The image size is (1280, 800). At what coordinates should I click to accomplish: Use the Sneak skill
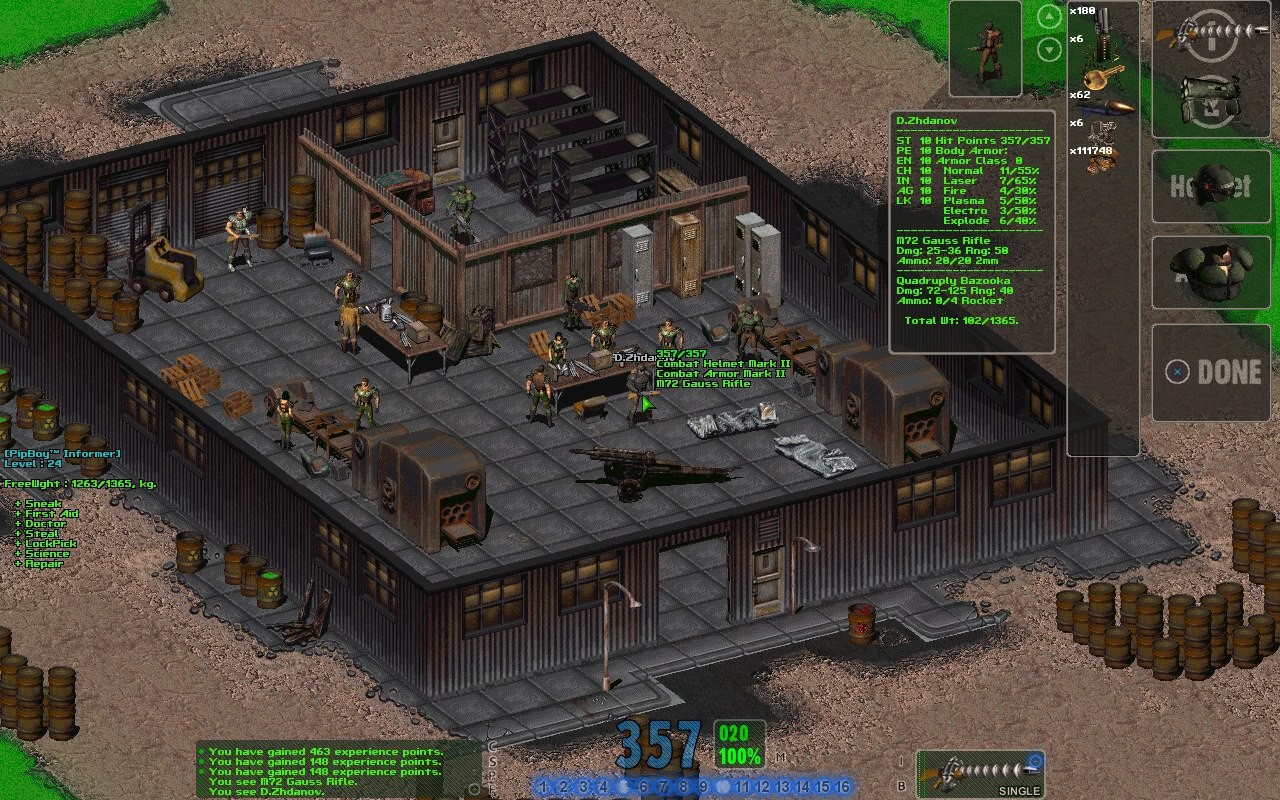(44, 505)
